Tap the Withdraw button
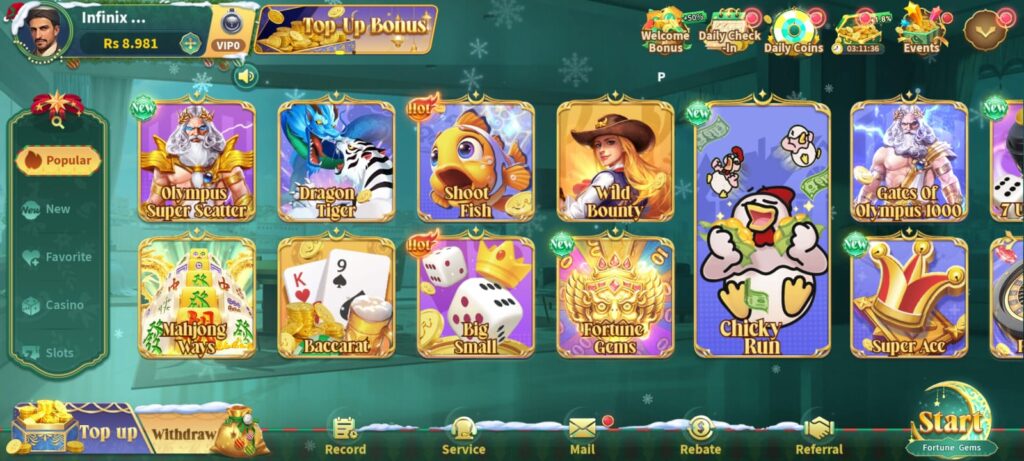Screen dimensions: 1024x461 click(183, 434)
